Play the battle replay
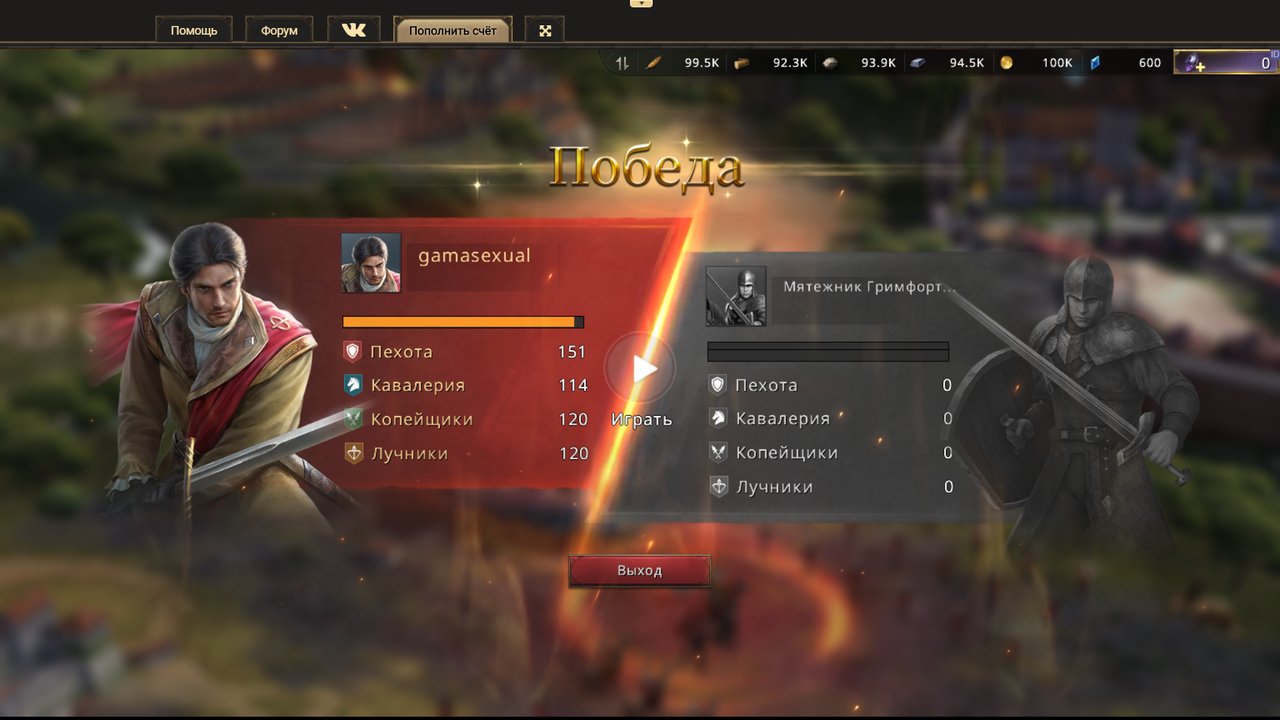The image size is (1280, 720). click(x=641, y=370)
